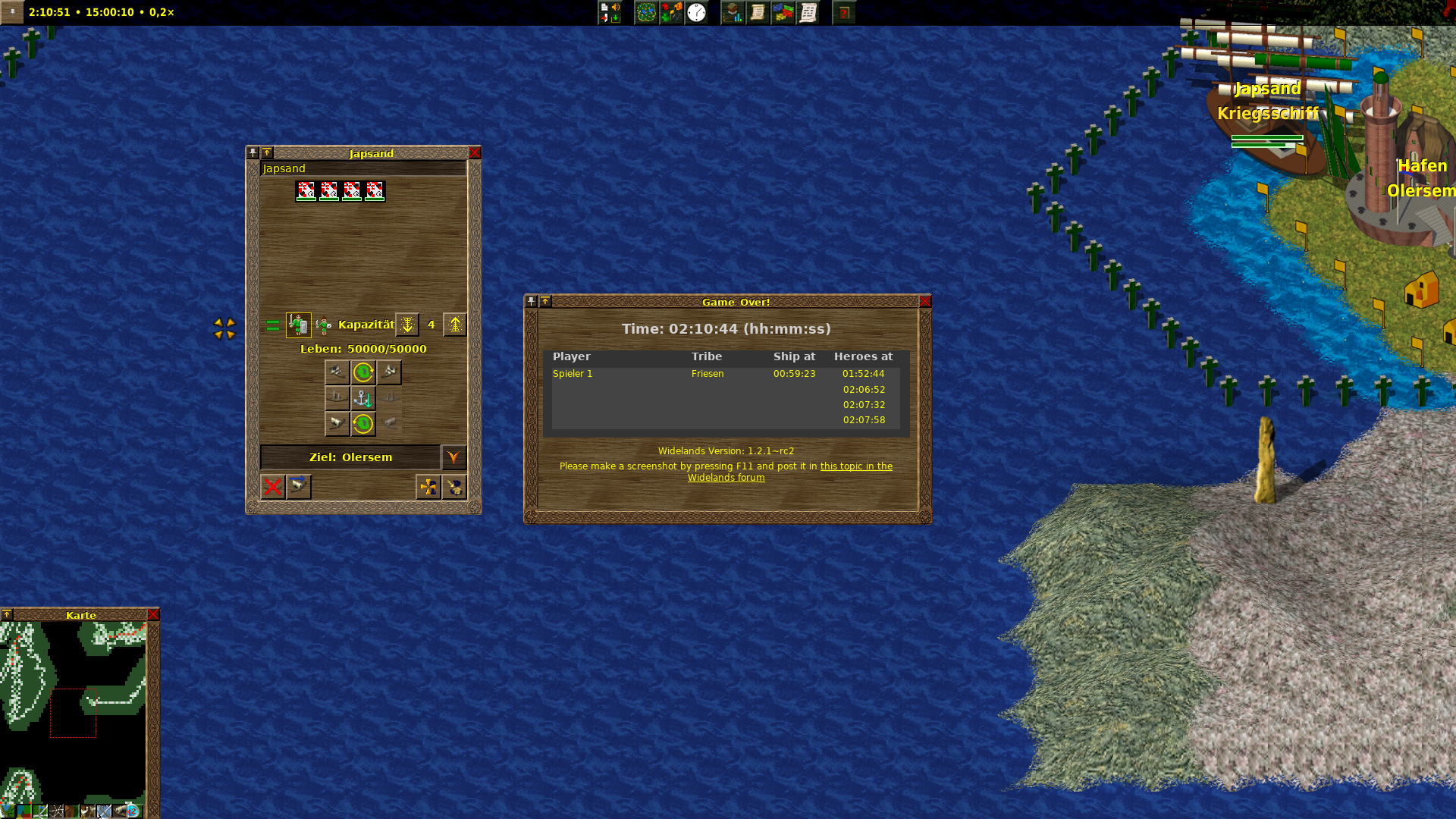
Task: Click the anchor button in the ship window
Action: click(363, 398)
